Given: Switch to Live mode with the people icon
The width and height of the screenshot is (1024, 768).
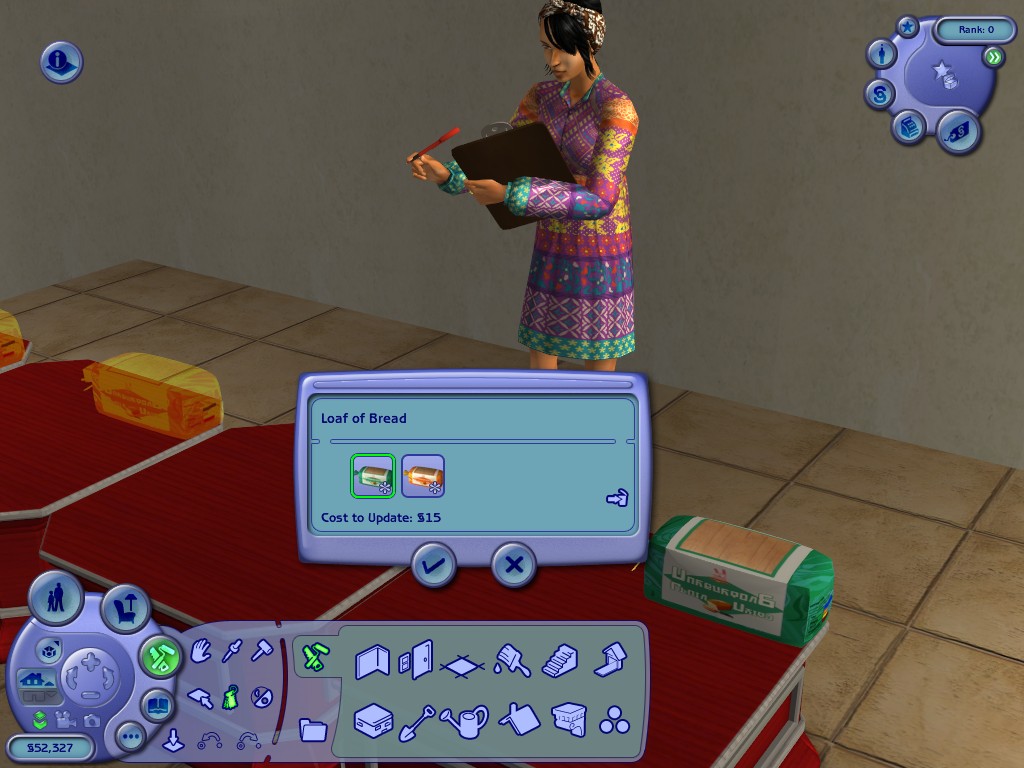Looking at the screenshot, I should point(56,599).
